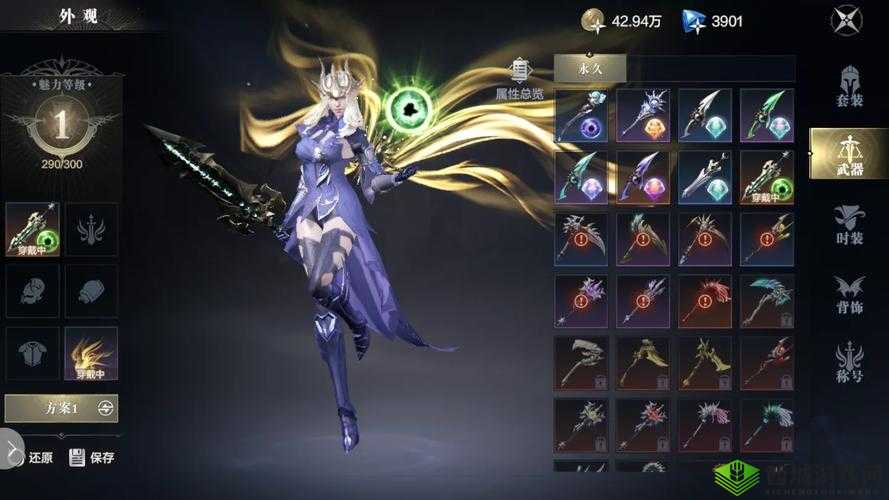
Task: Open the 称号 title tab
Action: click(849, 363)
